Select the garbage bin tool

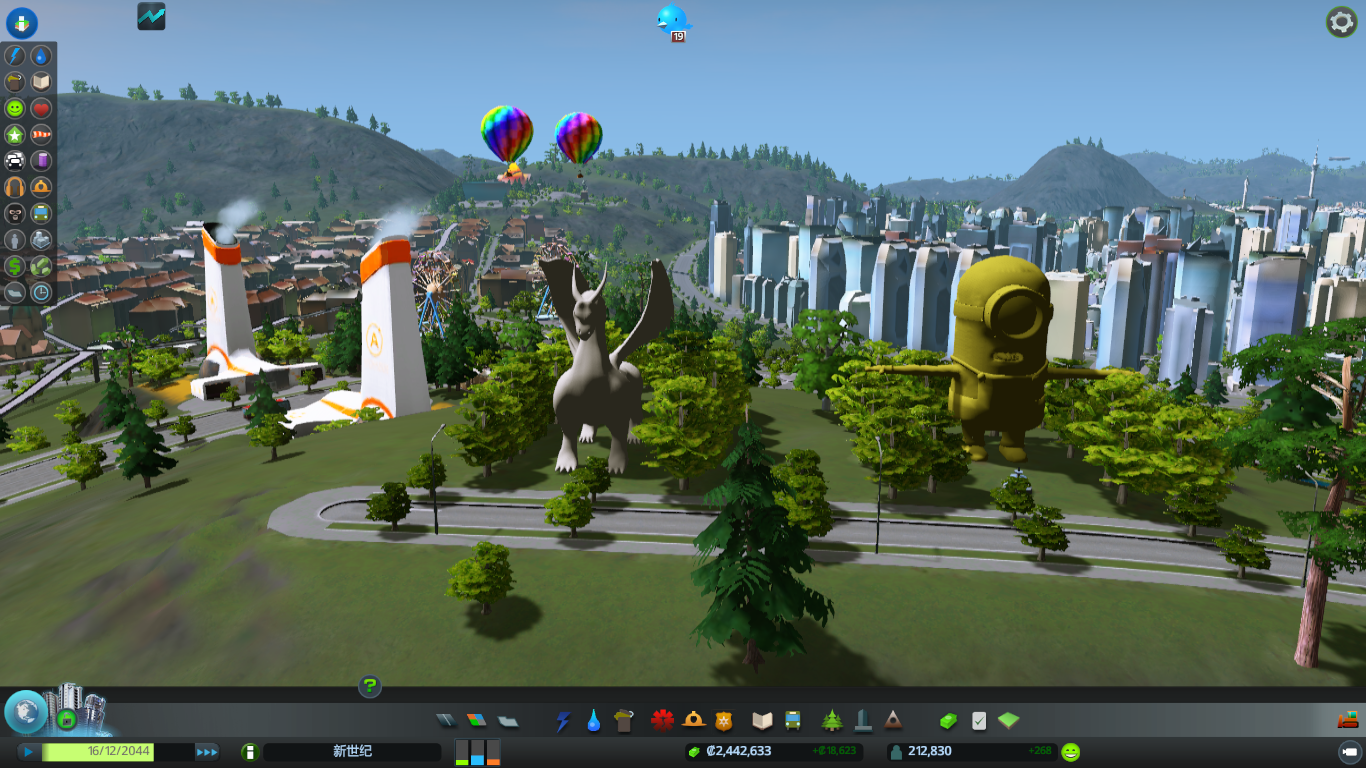click(625, 720)
